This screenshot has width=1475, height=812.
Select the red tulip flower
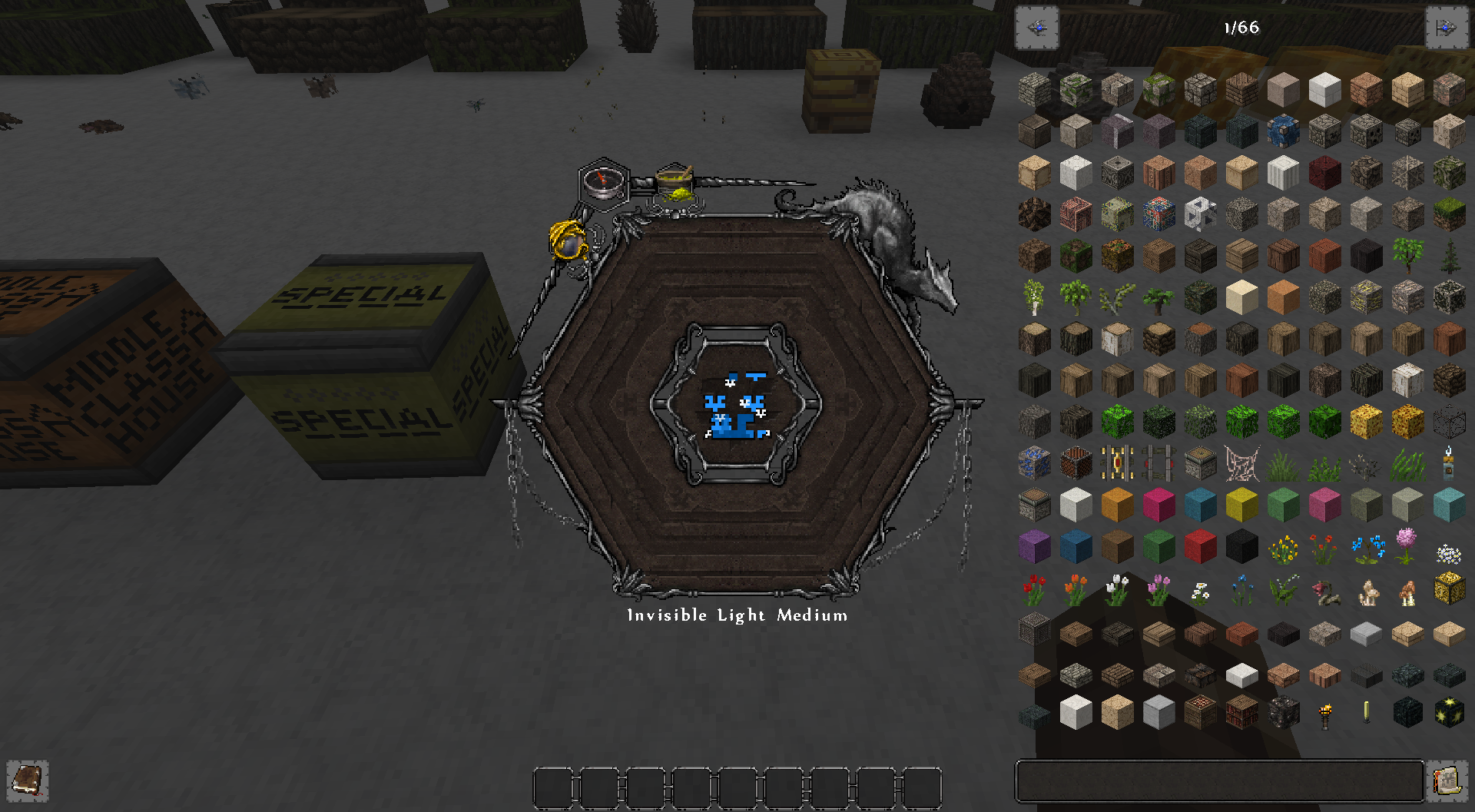[x=1034, y=588]
